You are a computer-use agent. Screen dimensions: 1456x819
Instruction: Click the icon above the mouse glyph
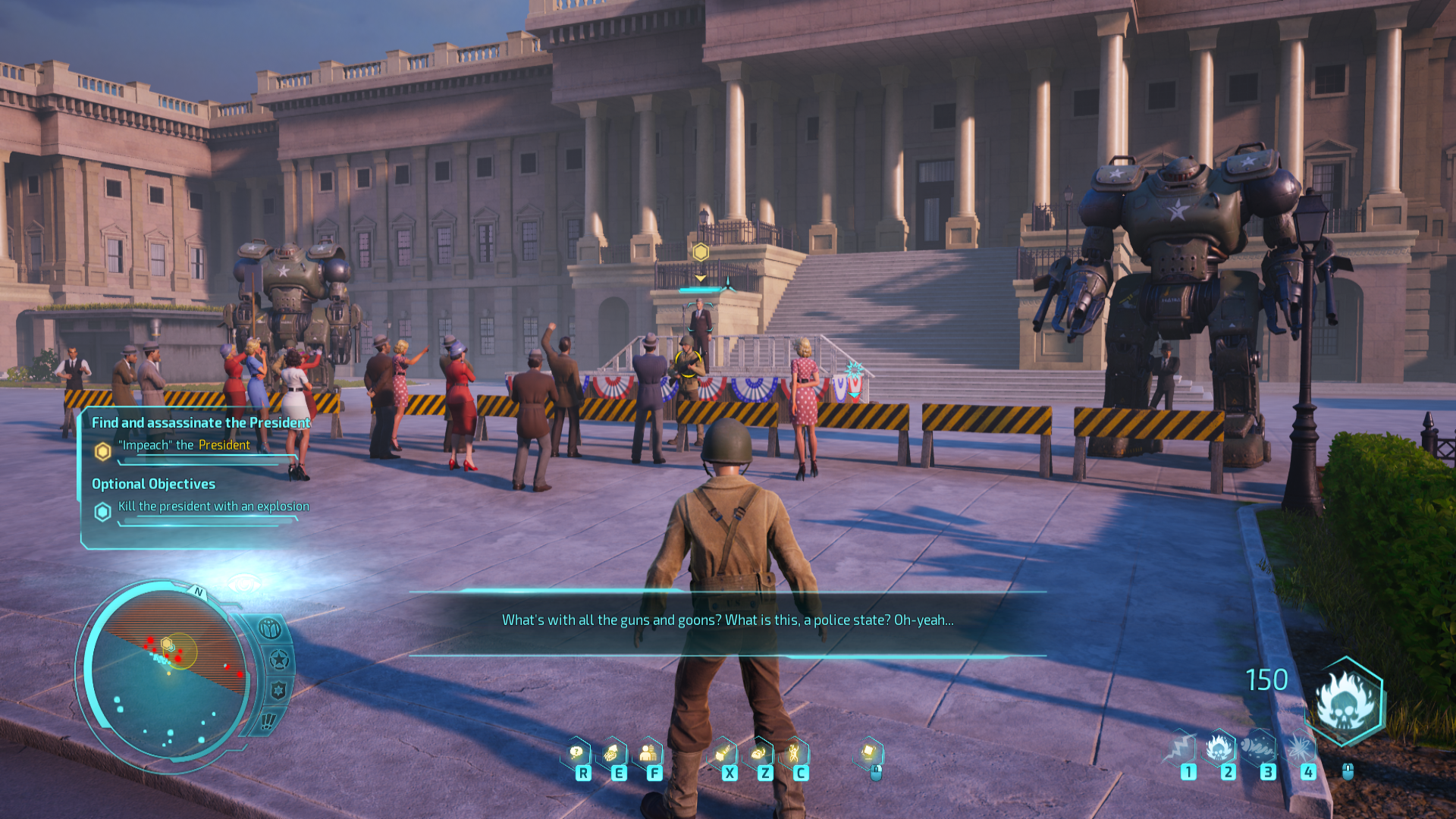(869, 752)
